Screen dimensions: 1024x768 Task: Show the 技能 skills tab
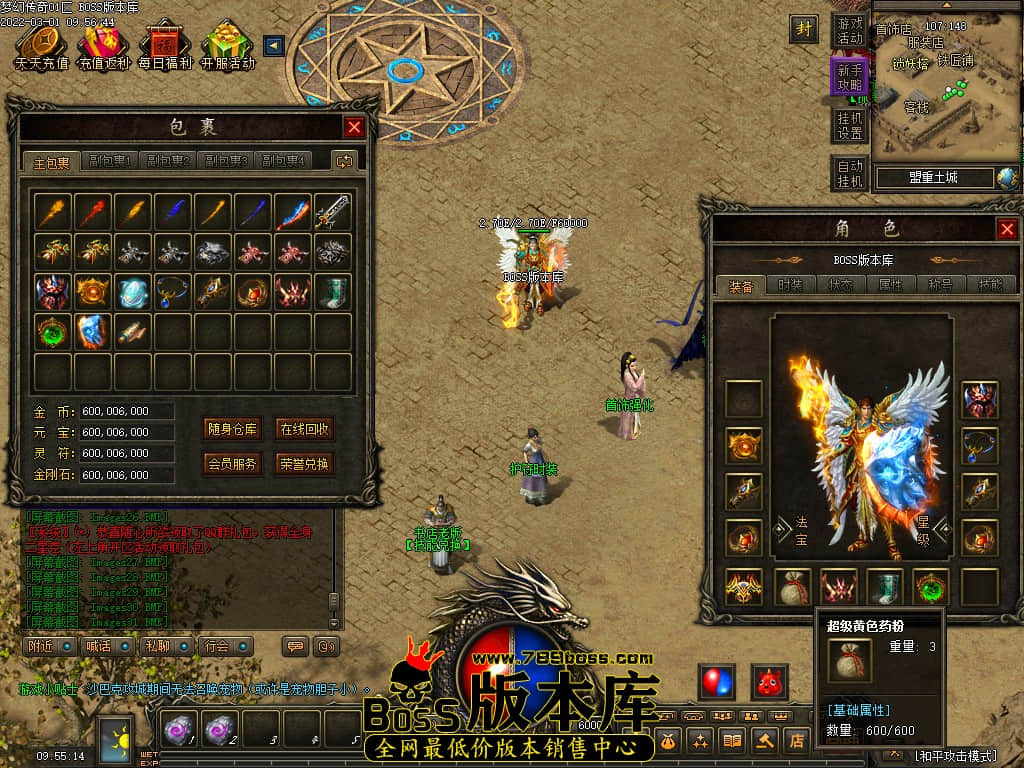[990, 285]
